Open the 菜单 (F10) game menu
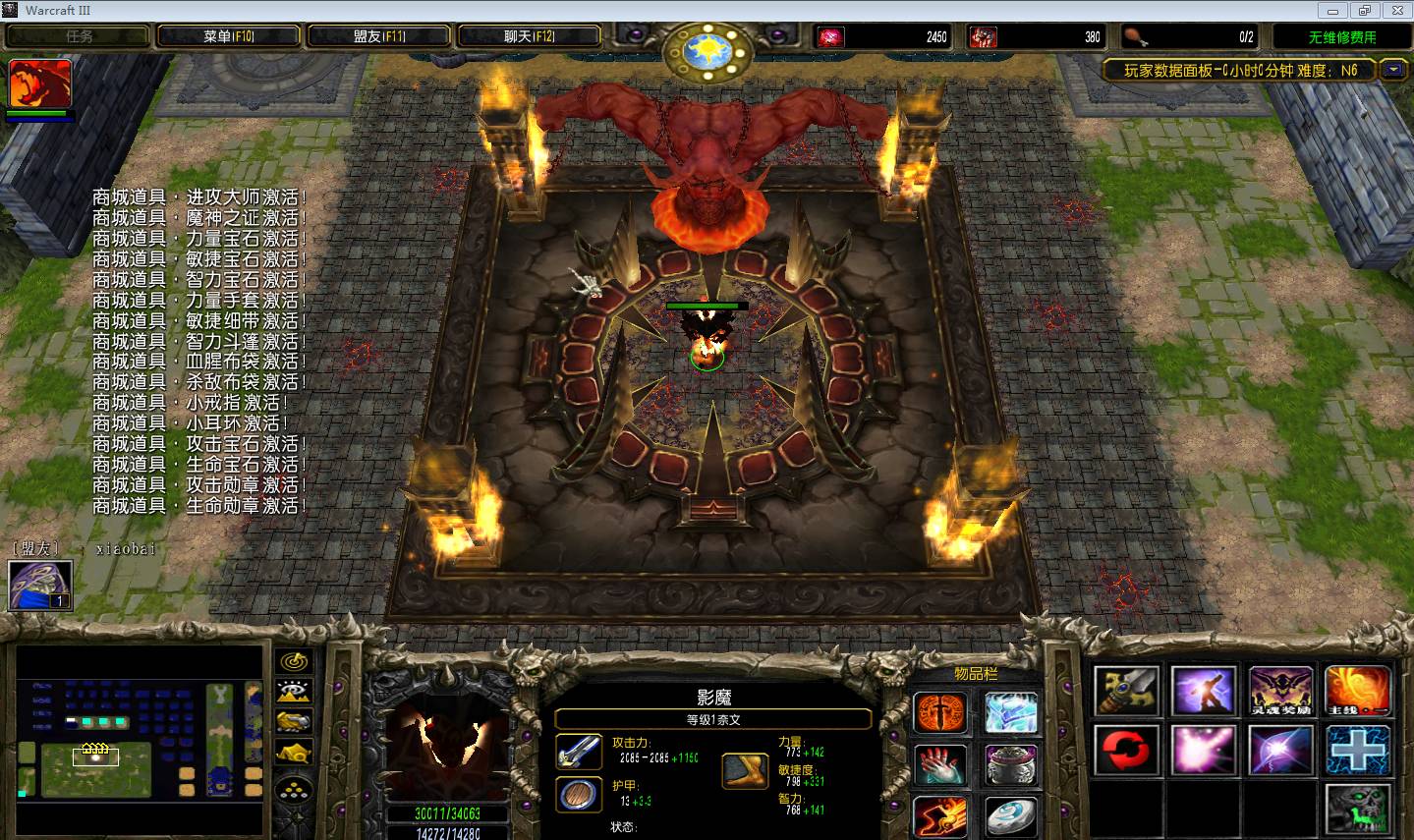The height and width of the screenshot is (840, 1414). click(228, 36)
